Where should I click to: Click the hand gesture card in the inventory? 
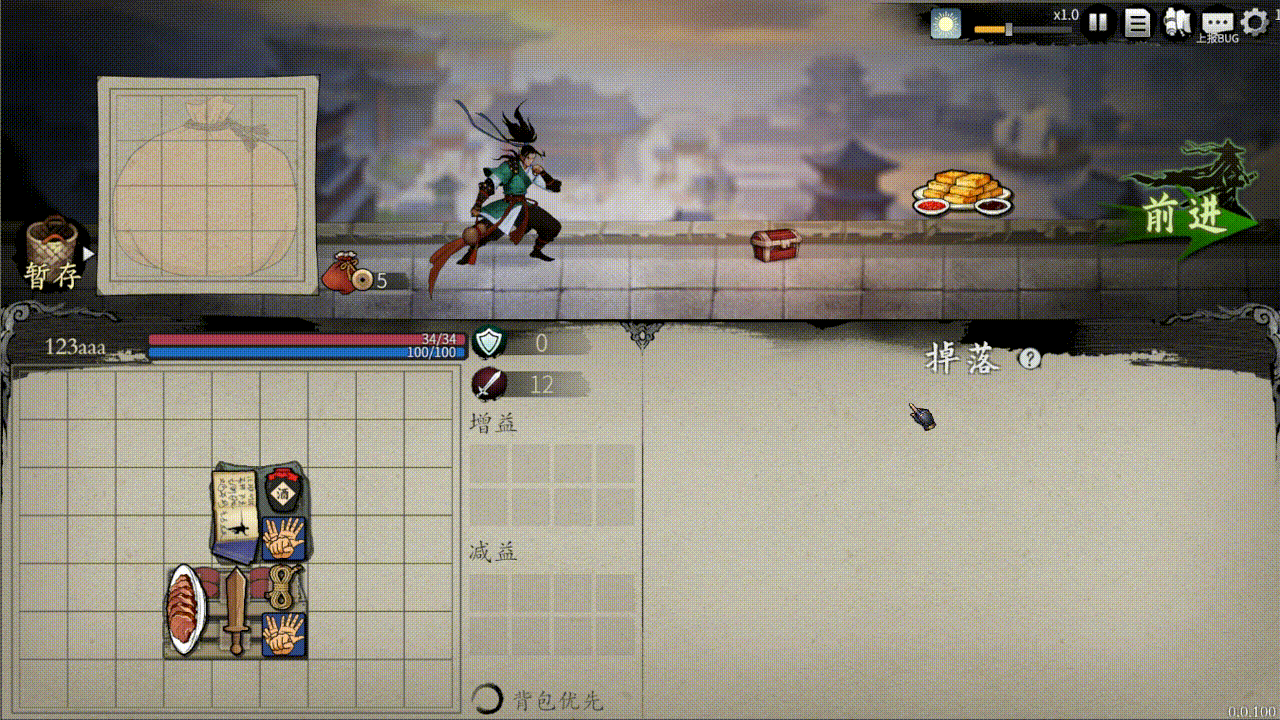(285, 537)
